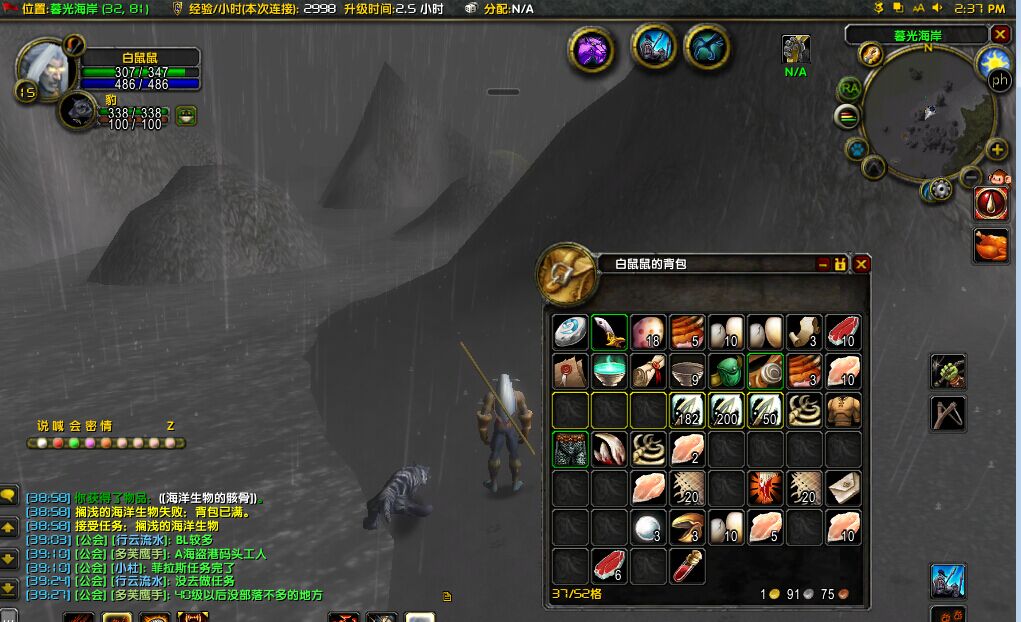Viewport: 1021px width, 622px height.
Task: Minimize the backpack window
Action: [x=823, y=264]
